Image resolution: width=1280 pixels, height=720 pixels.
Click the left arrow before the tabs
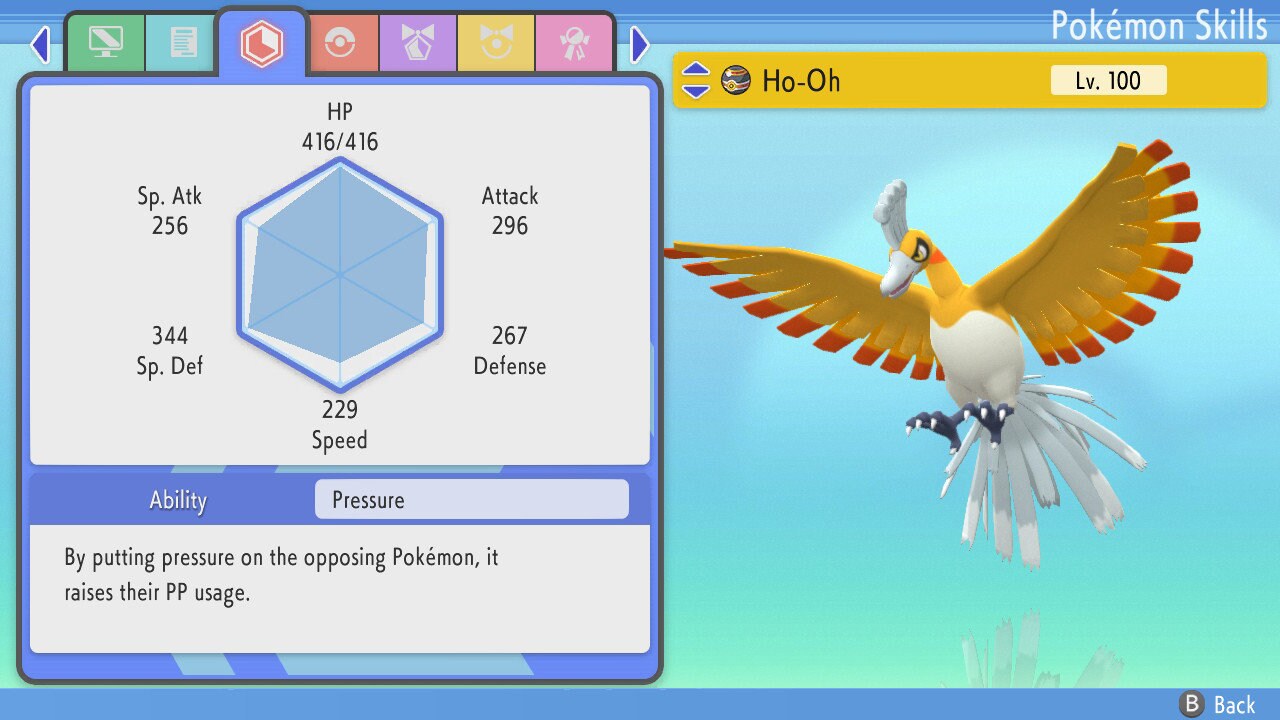tap(40, 44)
